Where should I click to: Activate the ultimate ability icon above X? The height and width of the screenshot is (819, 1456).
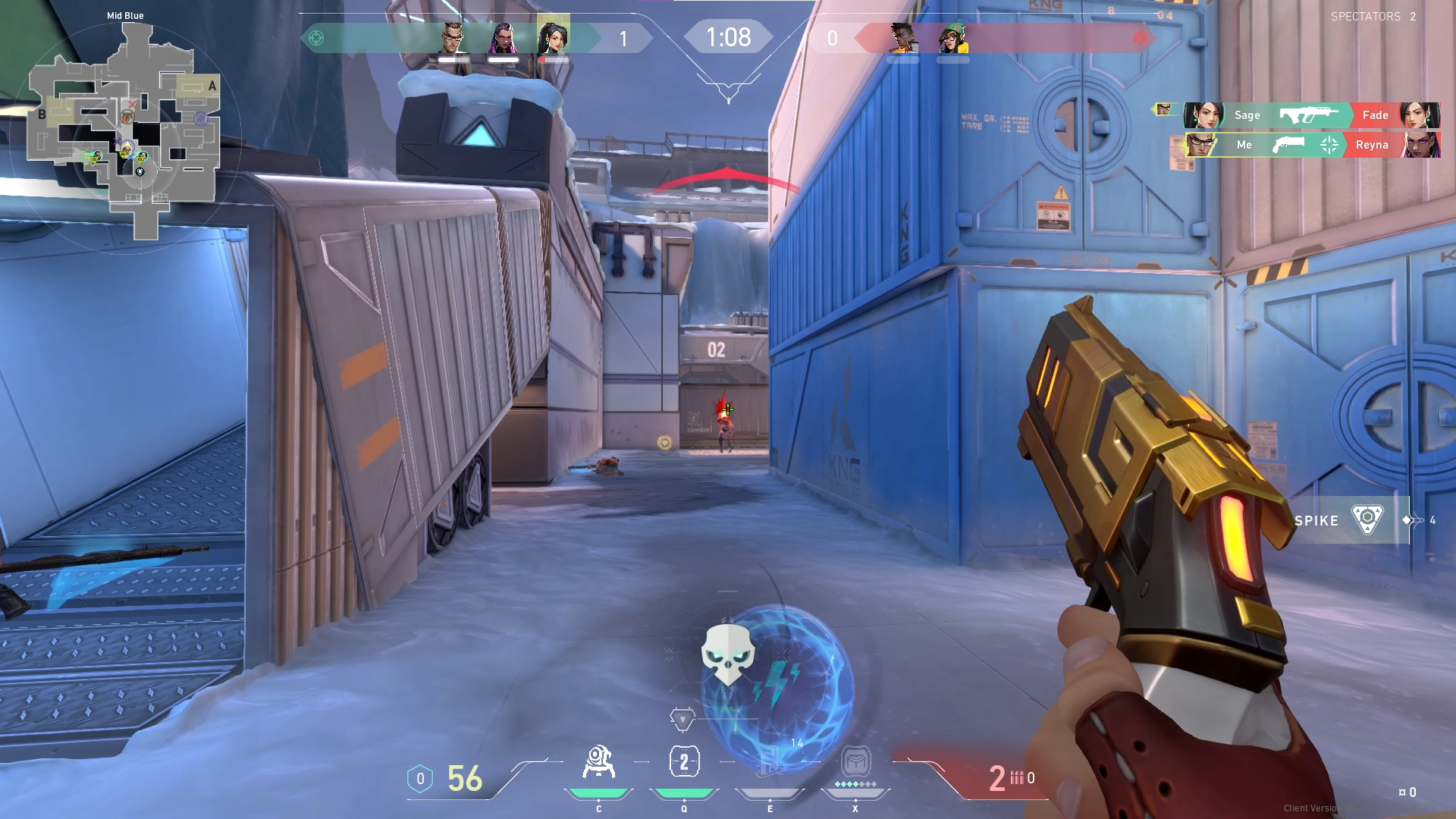(x=855, y=761)
